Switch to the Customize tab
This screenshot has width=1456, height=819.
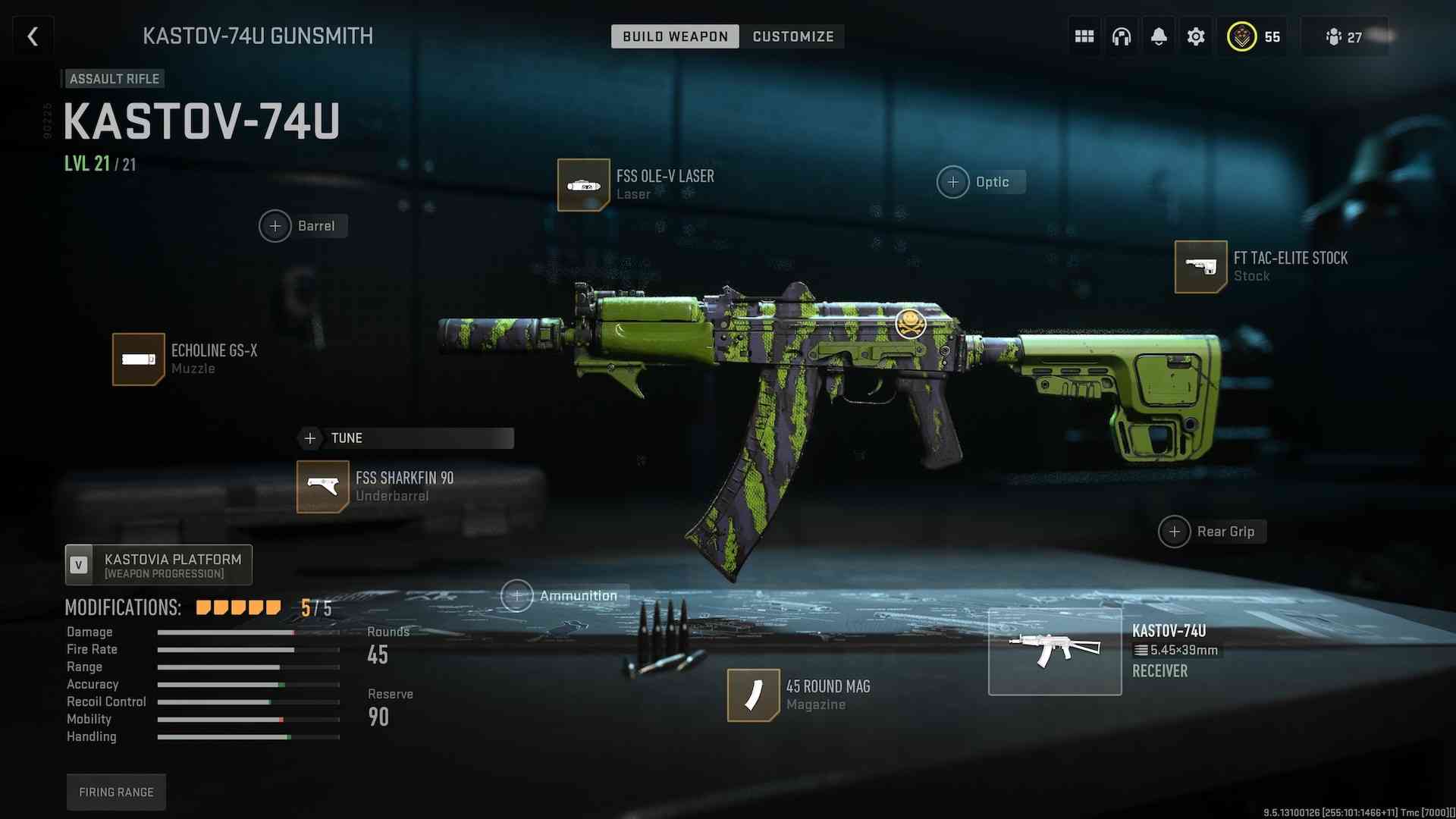click(x=792, y=36)
